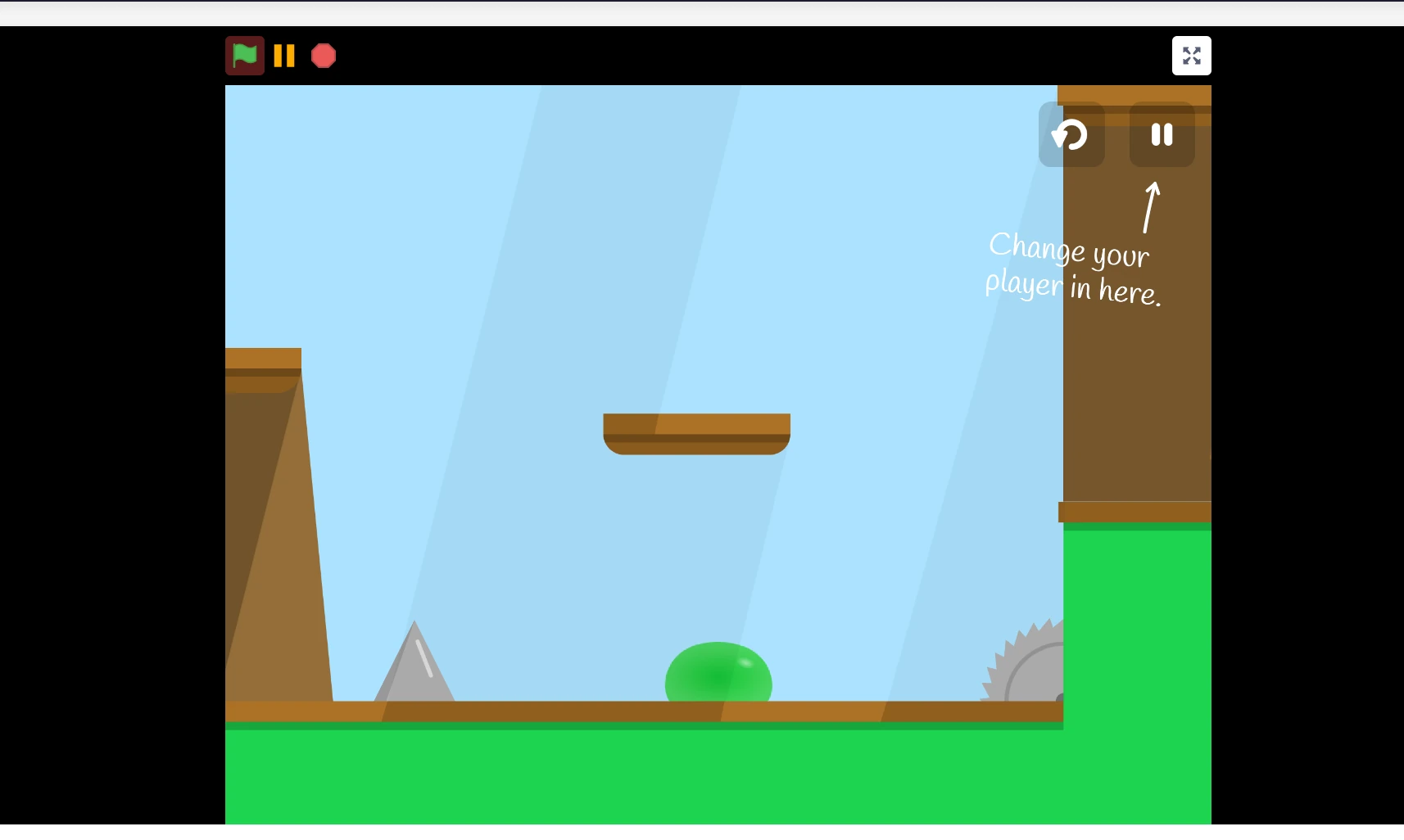The image size is (1404, 840).
Task: Click the blue sky background of the stage
Action: [573, 246]
